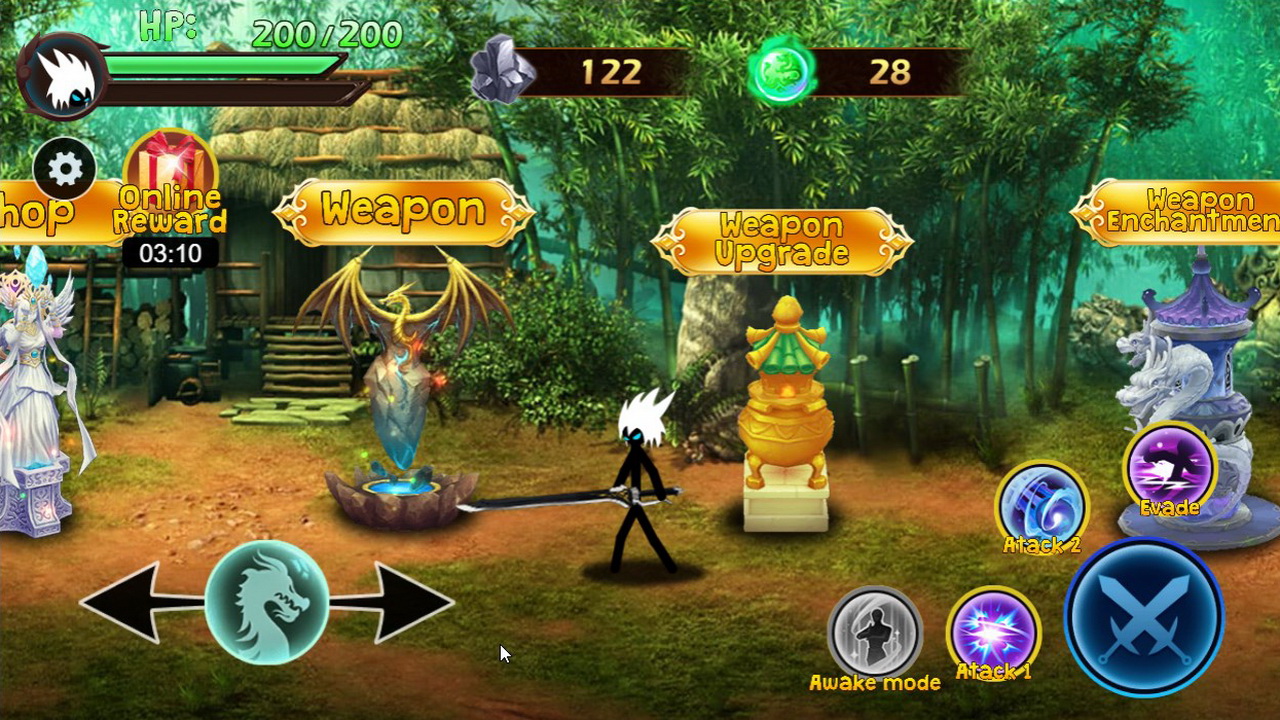Select the character portrait frame
Screen dimensions: 1280x720
click(x=62, y=70)
